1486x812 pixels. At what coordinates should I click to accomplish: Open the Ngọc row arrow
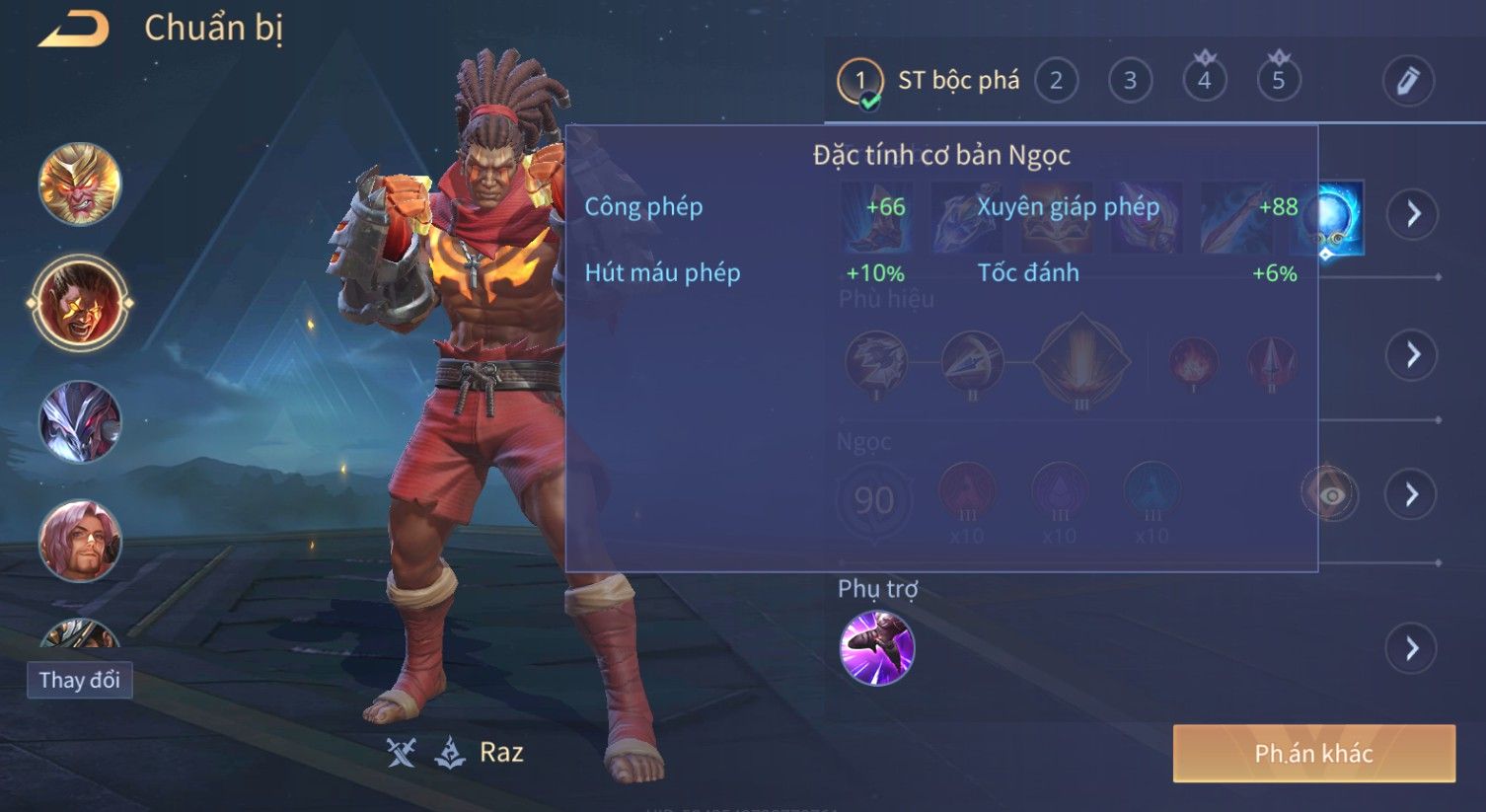click(x=1411, y=494)
